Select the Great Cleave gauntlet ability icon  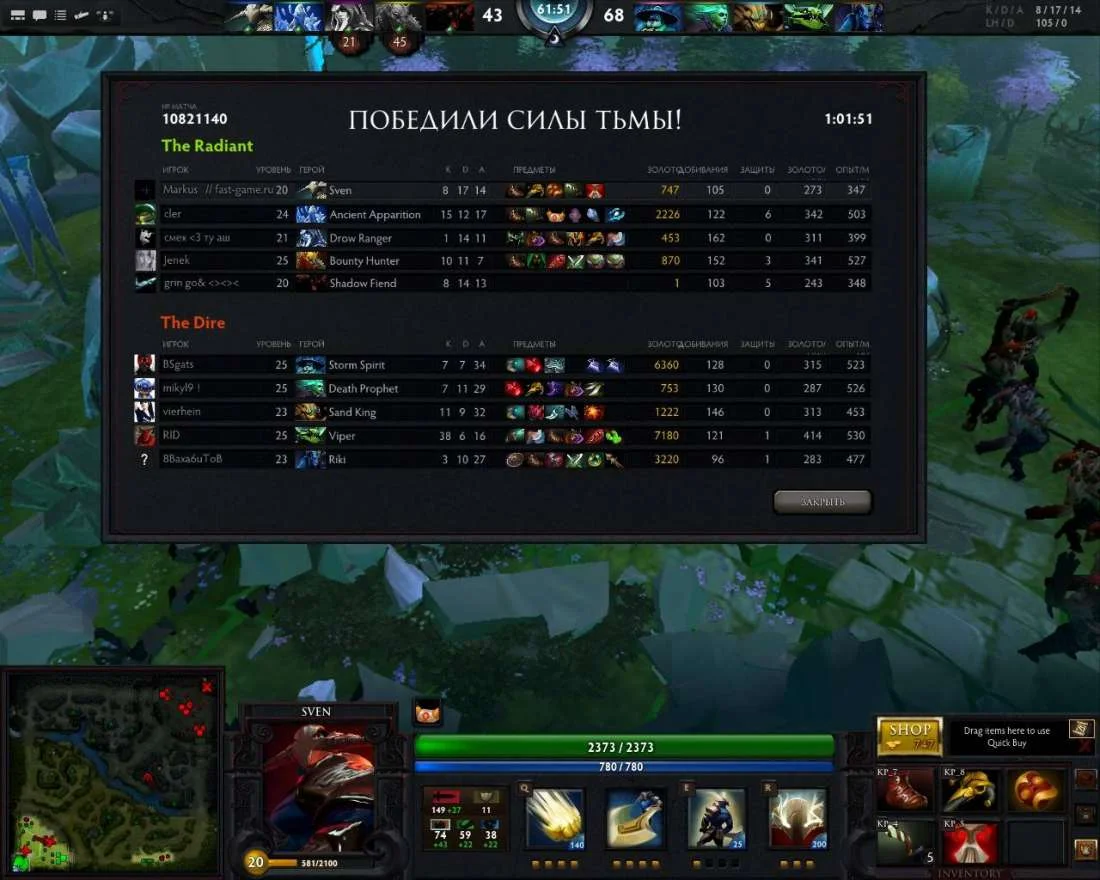click(635, 819)
